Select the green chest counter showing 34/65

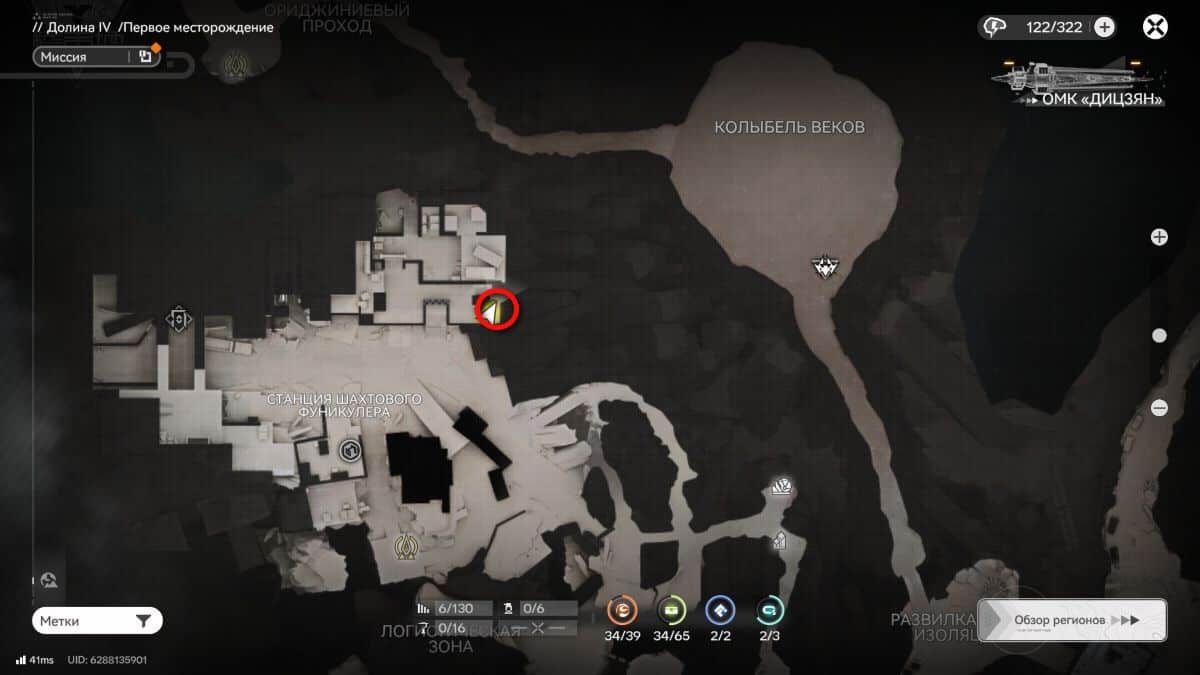[x=672, y=610]
